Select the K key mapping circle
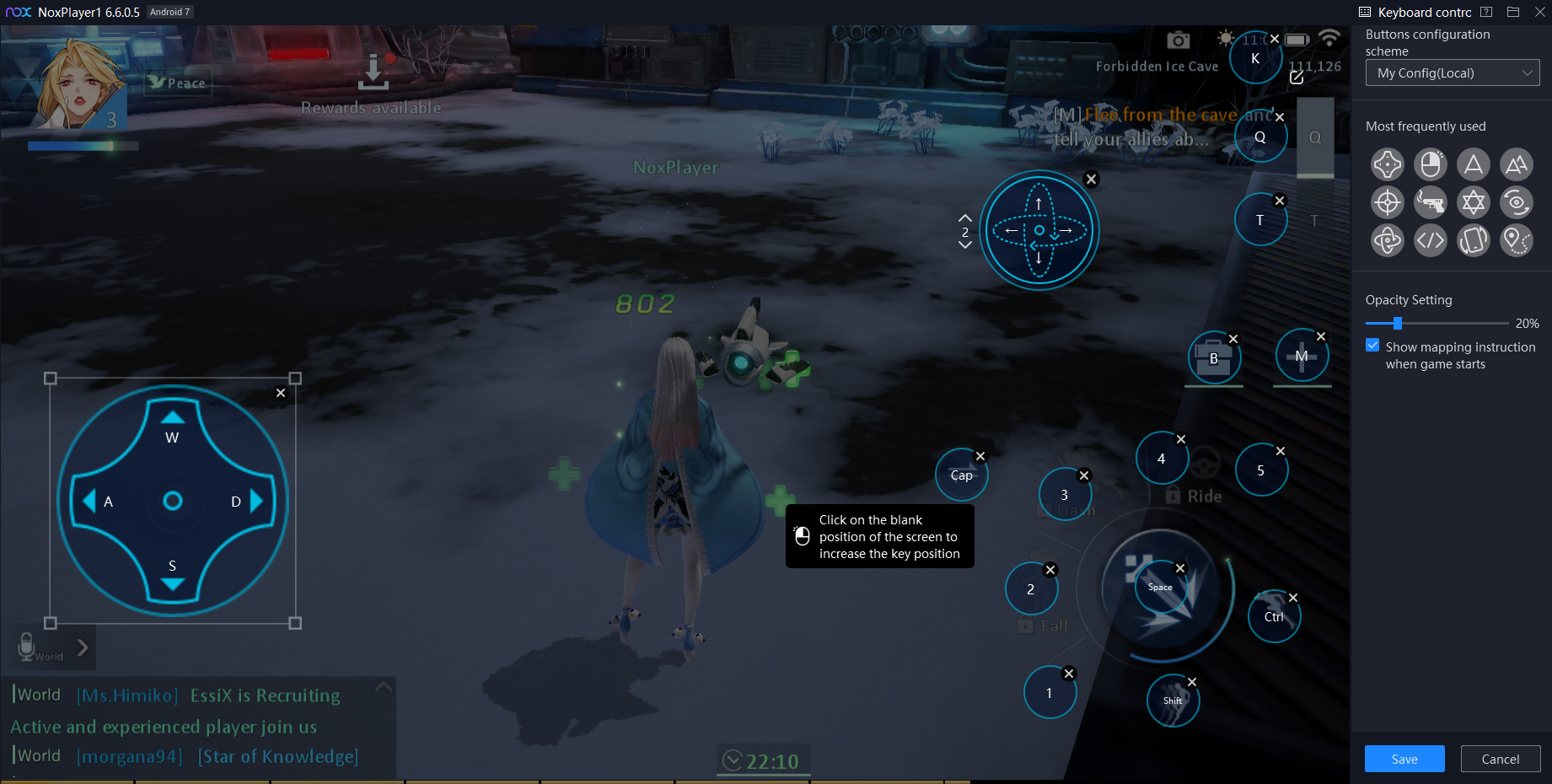The image size is (1552, 784). [1254, 58]
